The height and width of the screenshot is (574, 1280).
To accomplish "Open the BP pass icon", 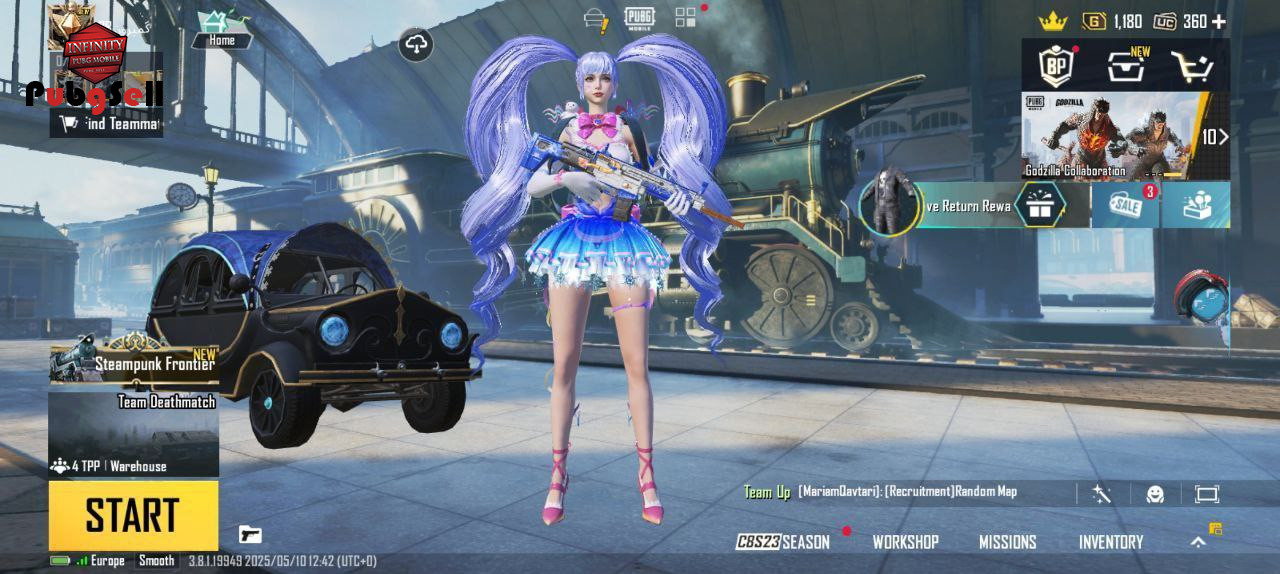I will click(1056, 66).
